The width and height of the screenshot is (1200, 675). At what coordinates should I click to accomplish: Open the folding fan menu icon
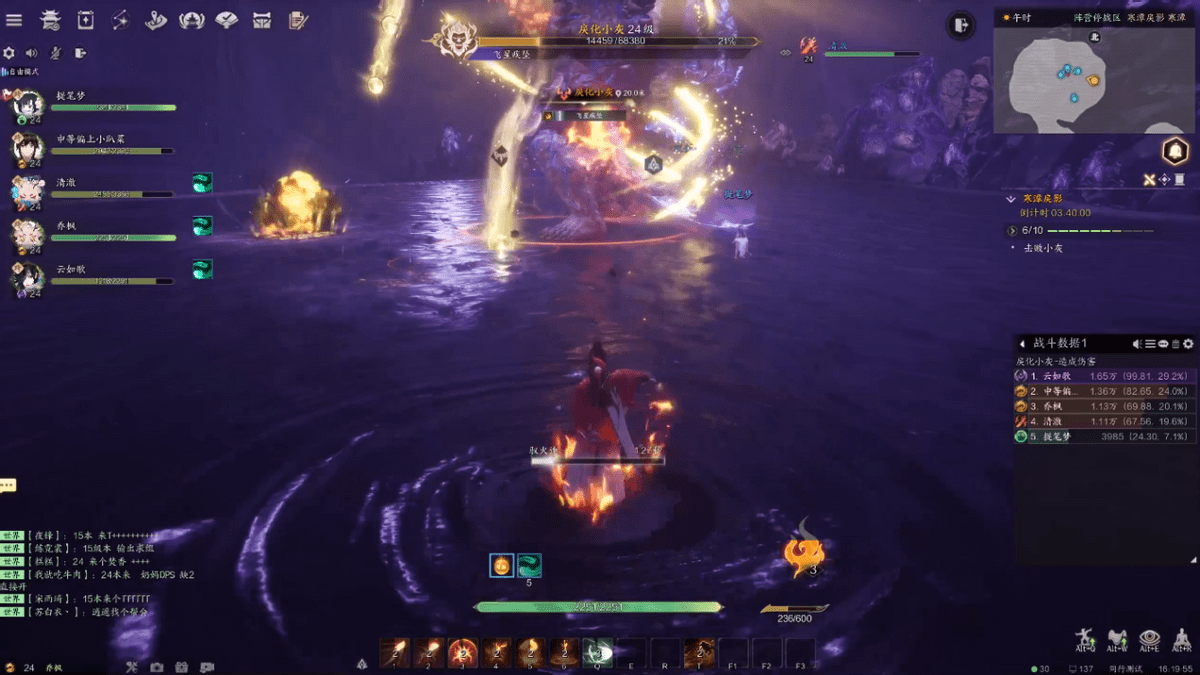[x=226, y=20]
